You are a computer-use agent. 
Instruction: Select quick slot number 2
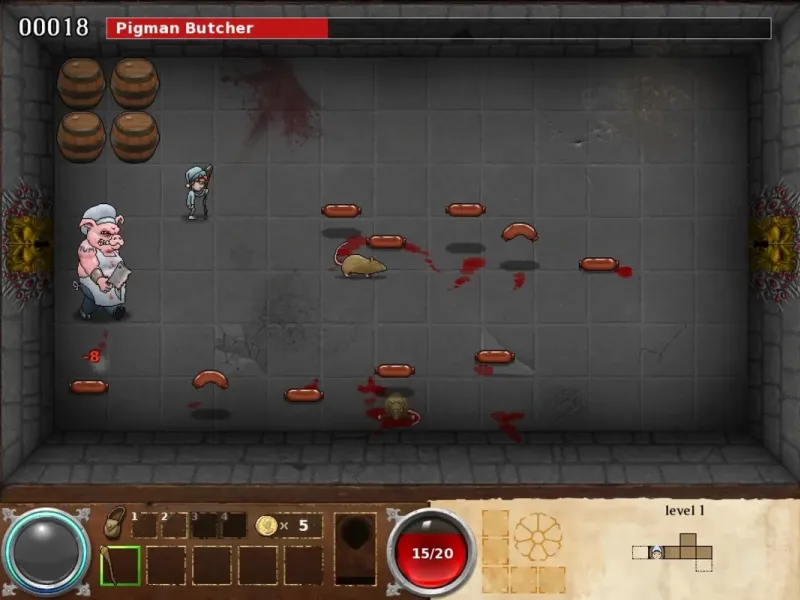(175, 525)
